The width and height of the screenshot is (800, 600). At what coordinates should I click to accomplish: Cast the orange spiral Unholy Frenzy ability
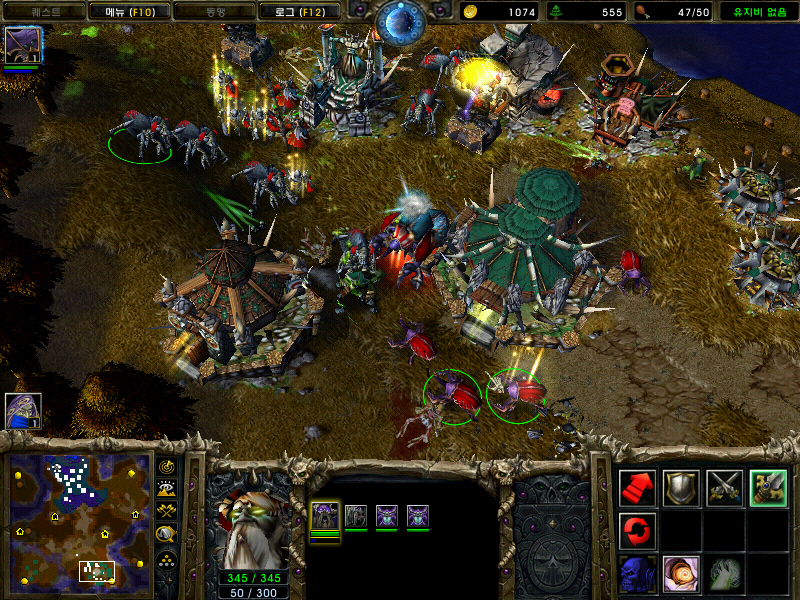[681, 573]
